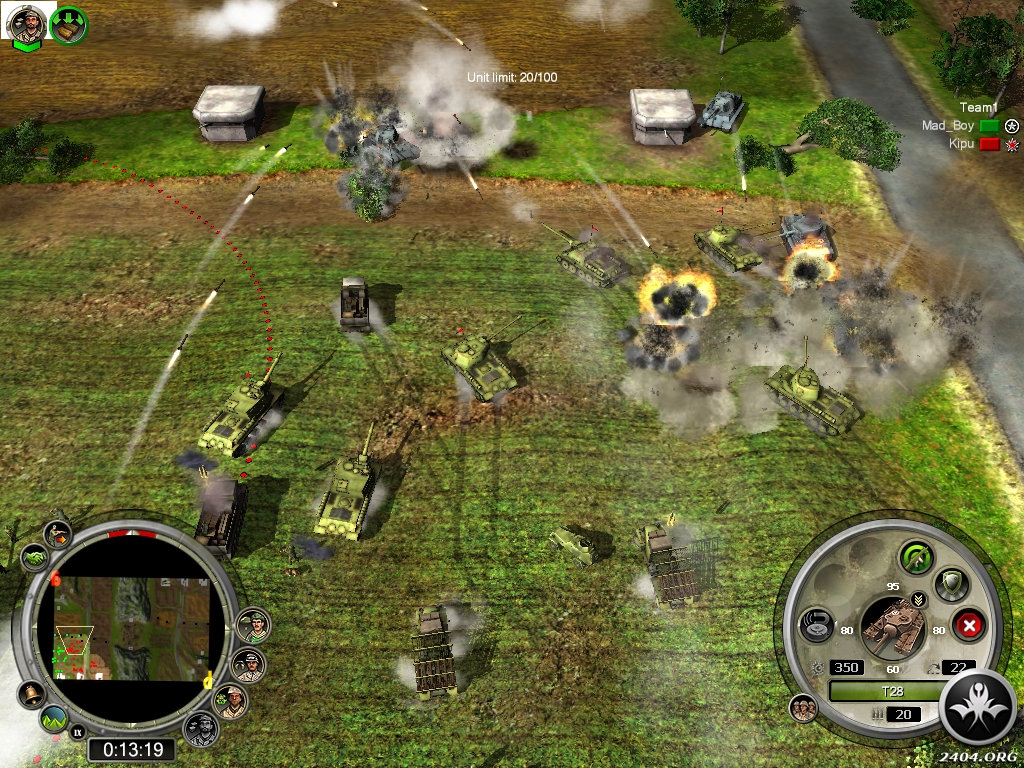Ring the alarm bell icon
The image size is (1024, 768).
pyautogui.click(x=31, y=694)
